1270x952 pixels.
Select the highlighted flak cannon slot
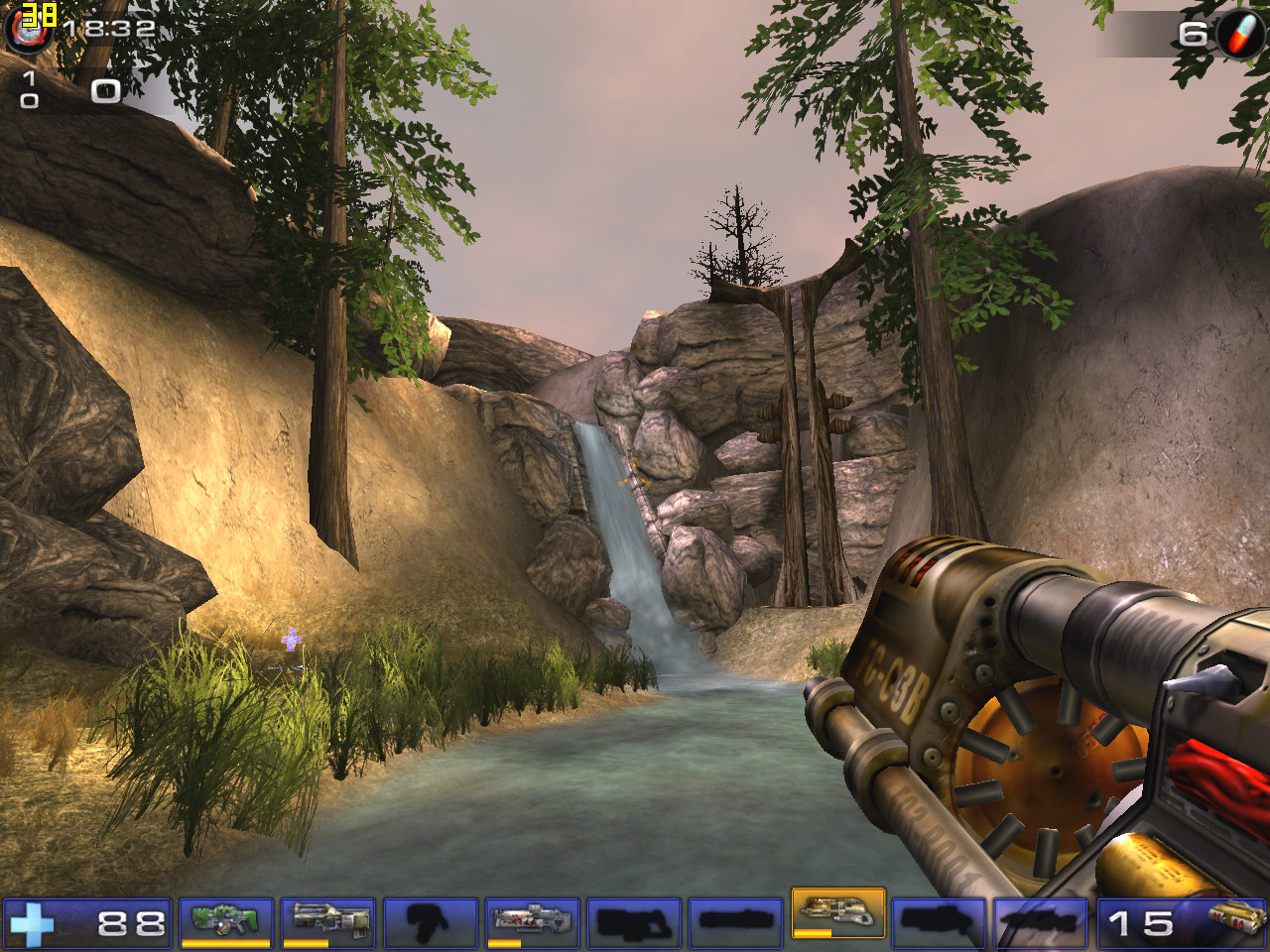(837, 913)
